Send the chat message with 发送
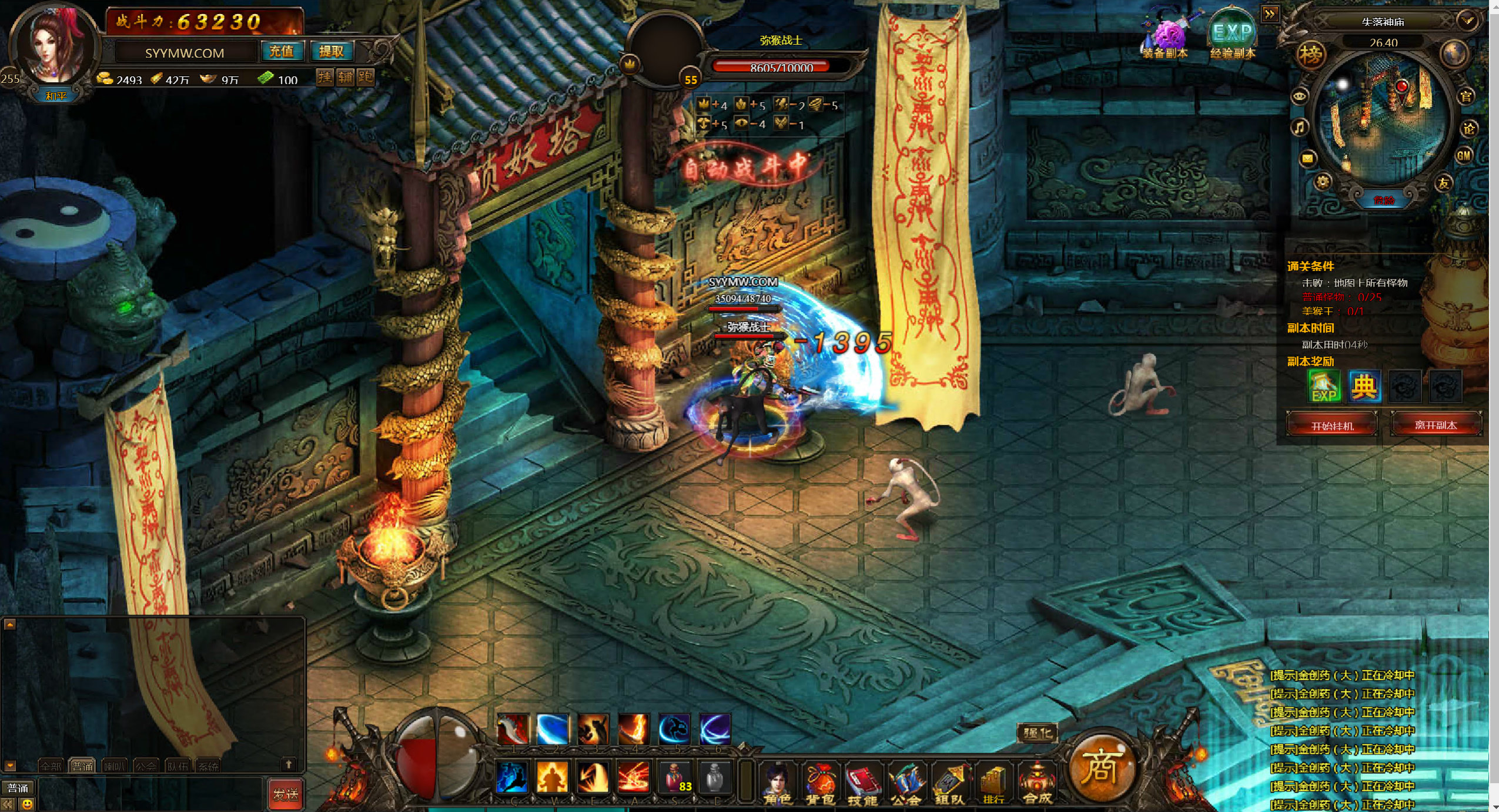 click(x=286, y=794)
